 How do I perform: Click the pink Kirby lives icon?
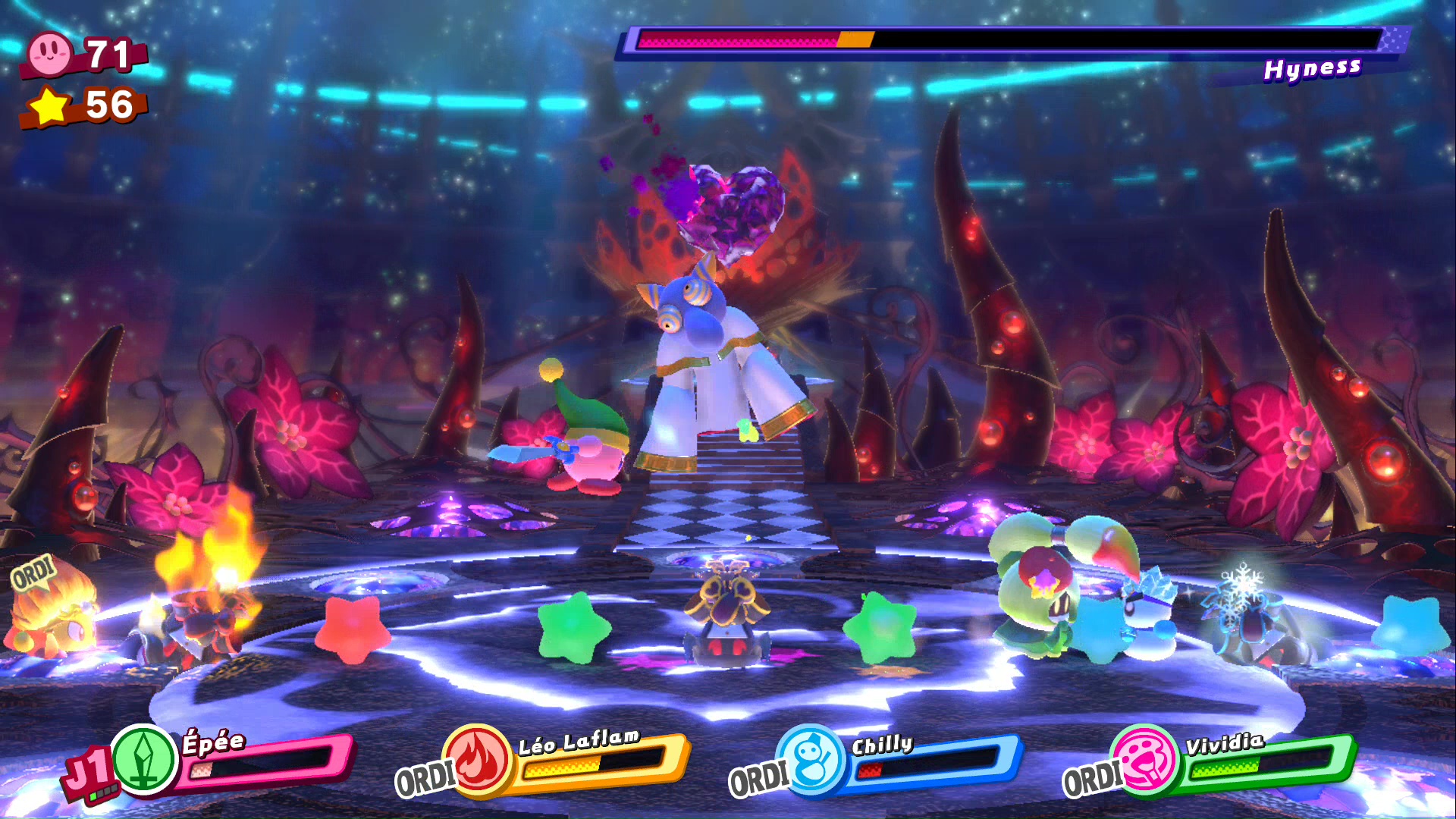point(49,53)
